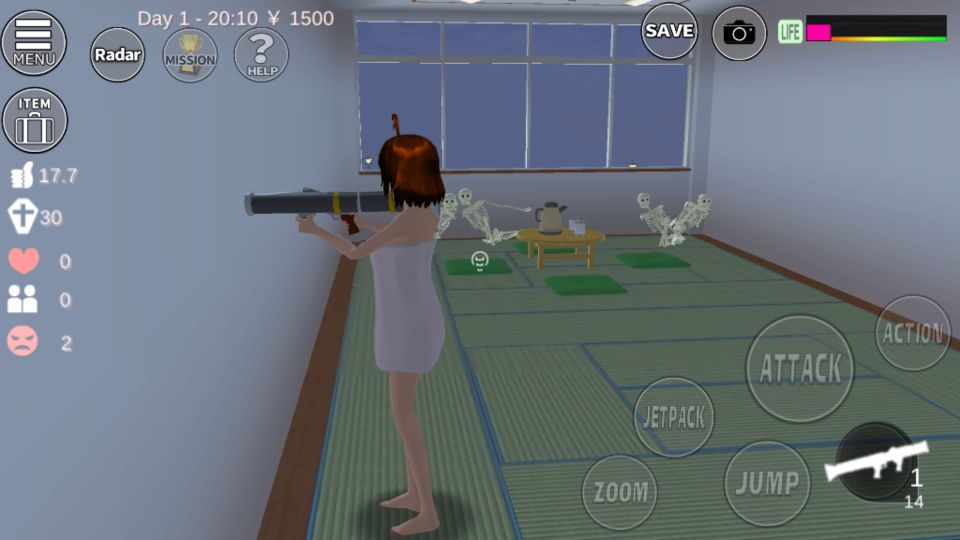The image size is (960, 540).
Task: Activate the ACTION button
Action: (x=912, y=333)
